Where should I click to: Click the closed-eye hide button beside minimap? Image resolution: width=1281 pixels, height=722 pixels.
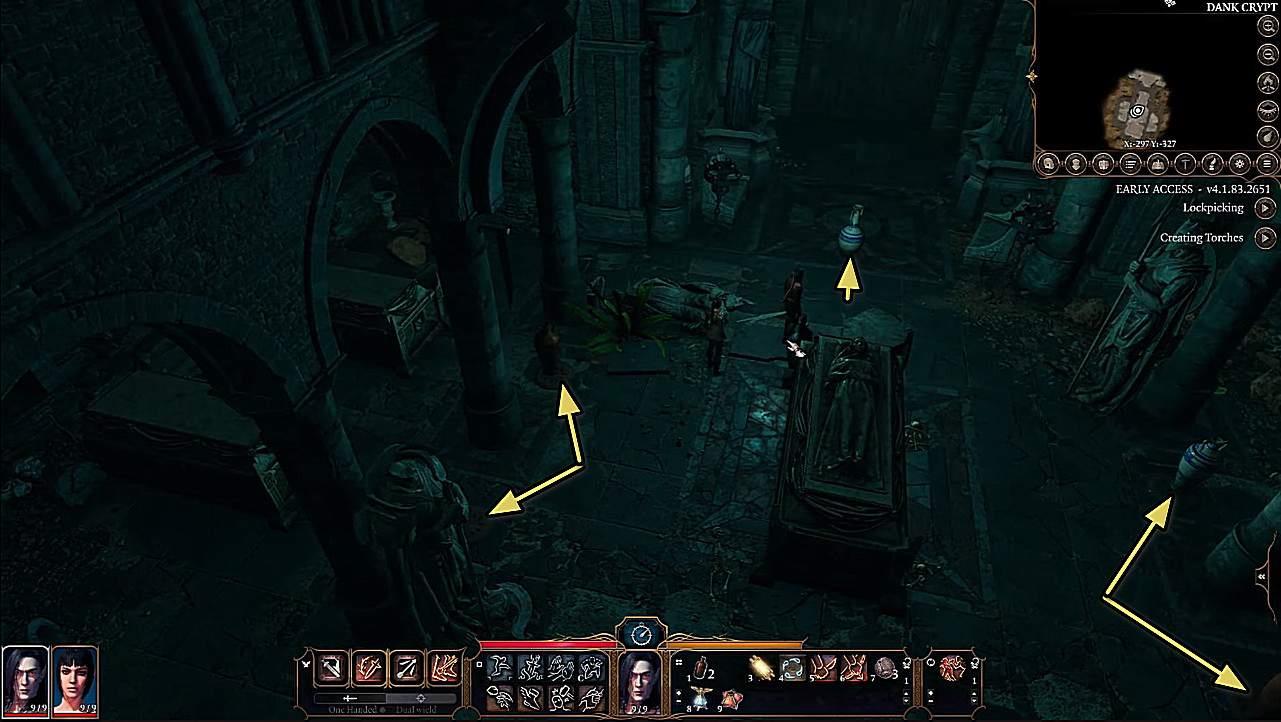1268,109
